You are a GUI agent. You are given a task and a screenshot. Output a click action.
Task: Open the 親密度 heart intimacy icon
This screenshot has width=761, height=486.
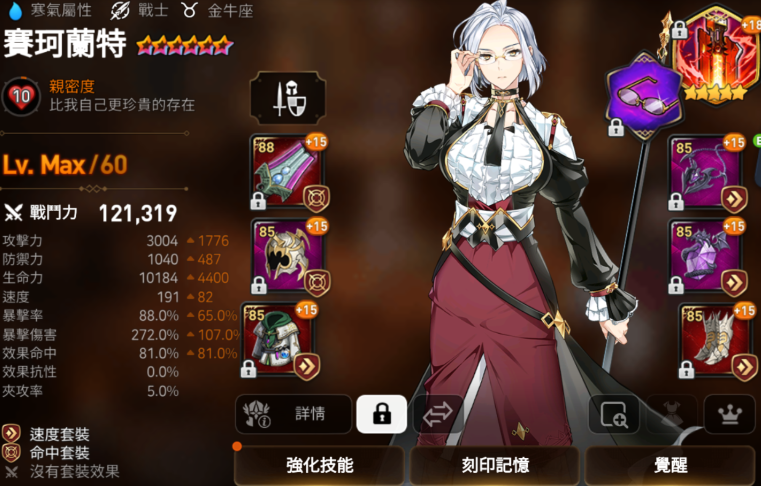pyautogui.click(x=21, y=96)
